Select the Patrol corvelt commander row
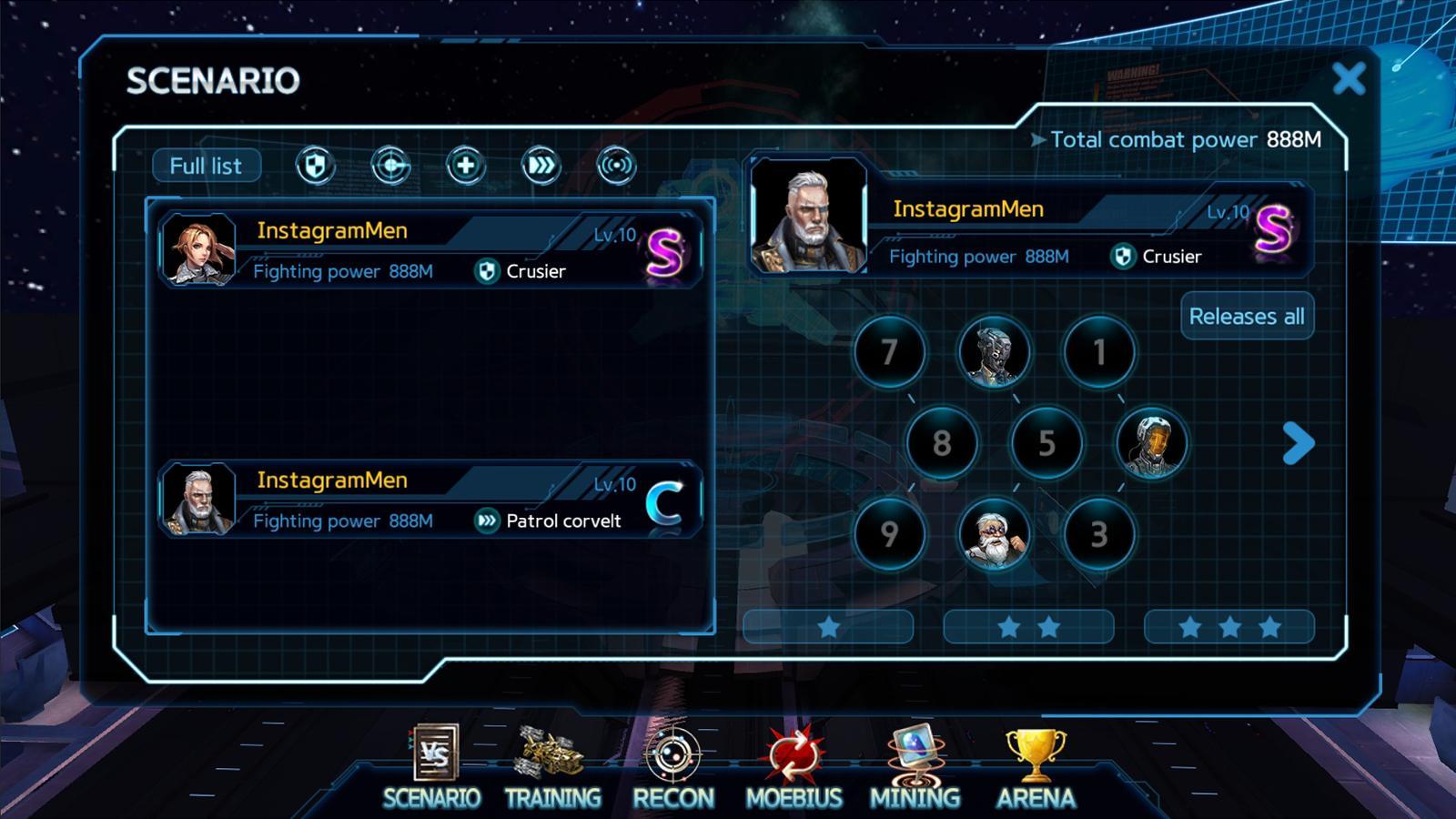 pyautogui.click(x=430, y=500)
